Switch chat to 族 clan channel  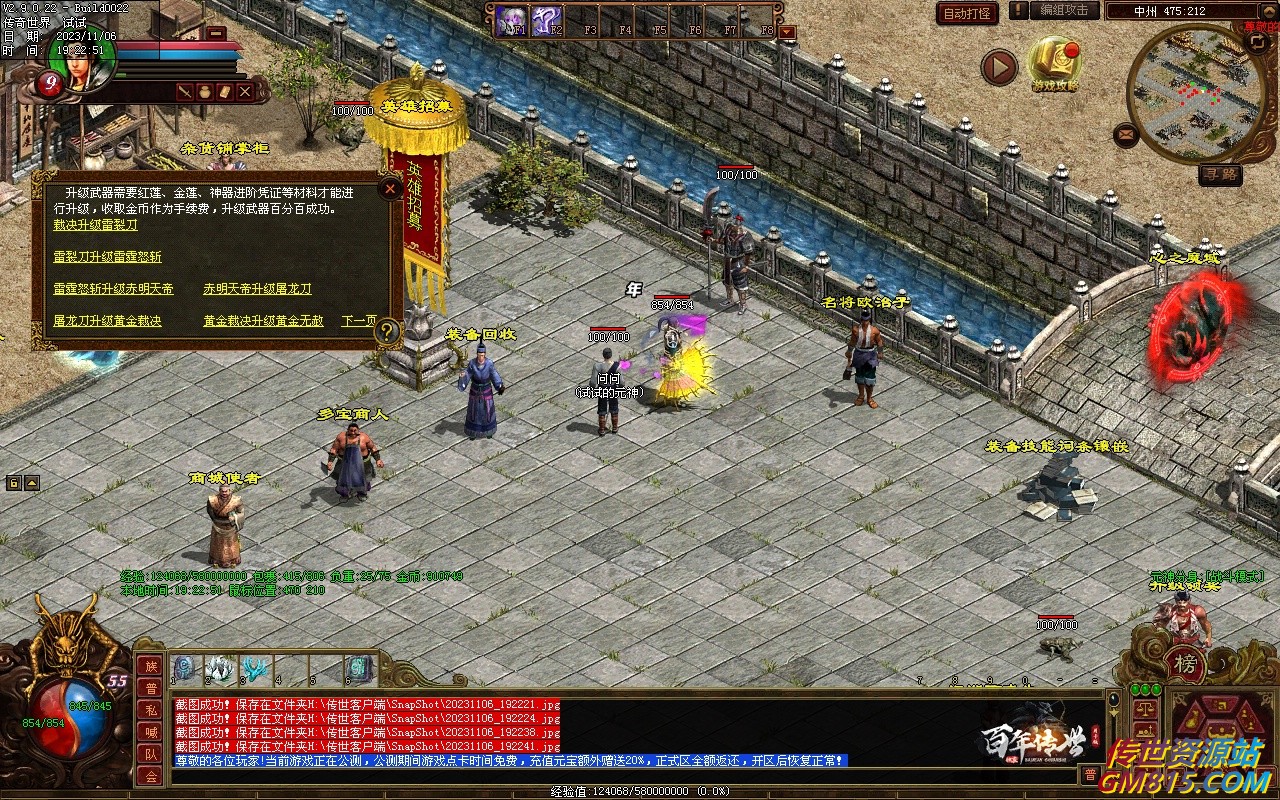tap(150, 666)
